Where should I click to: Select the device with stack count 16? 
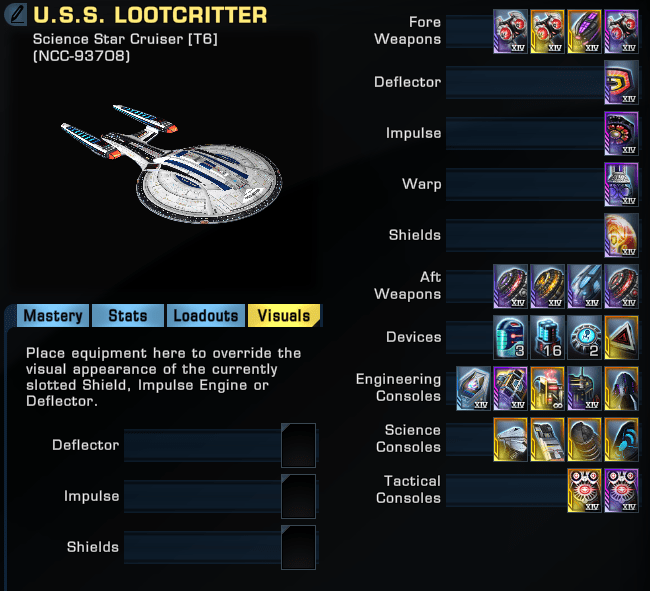pyautogui.click(x=547, y=337)
